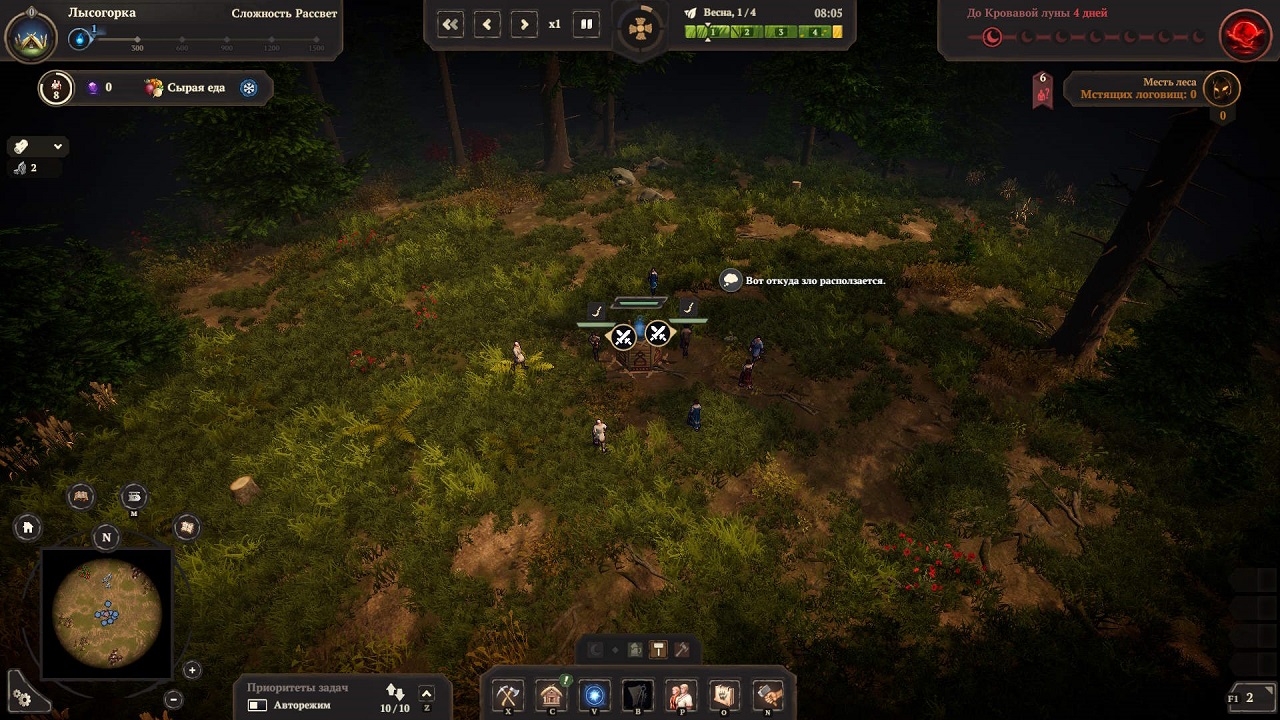Expand the task priorities panel arrow
The width and height of the screenshot is (1280, 720).
click(427, 694)
